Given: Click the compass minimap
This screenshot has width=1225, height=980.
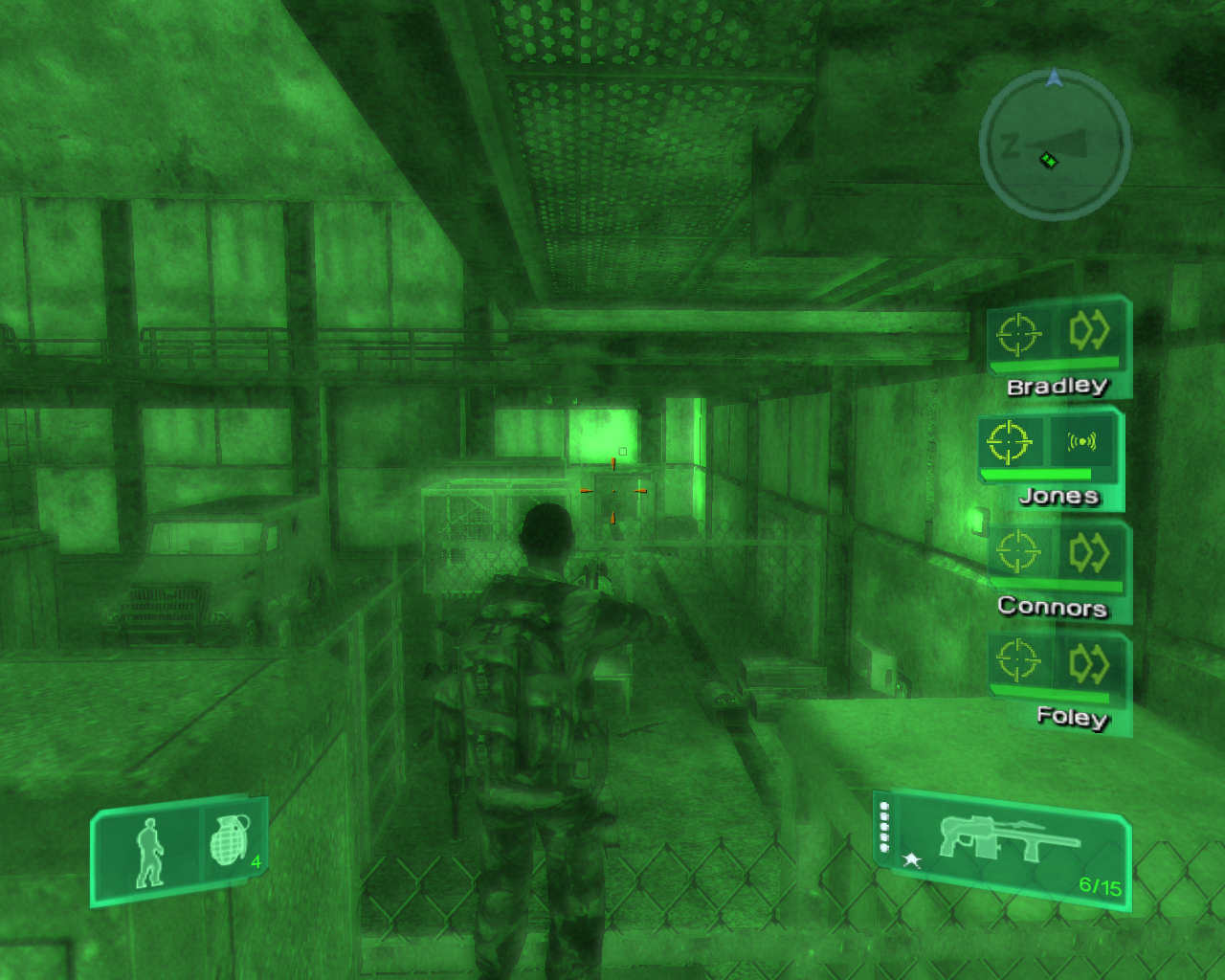Looking at the screenshot, I should (1055, 145).
